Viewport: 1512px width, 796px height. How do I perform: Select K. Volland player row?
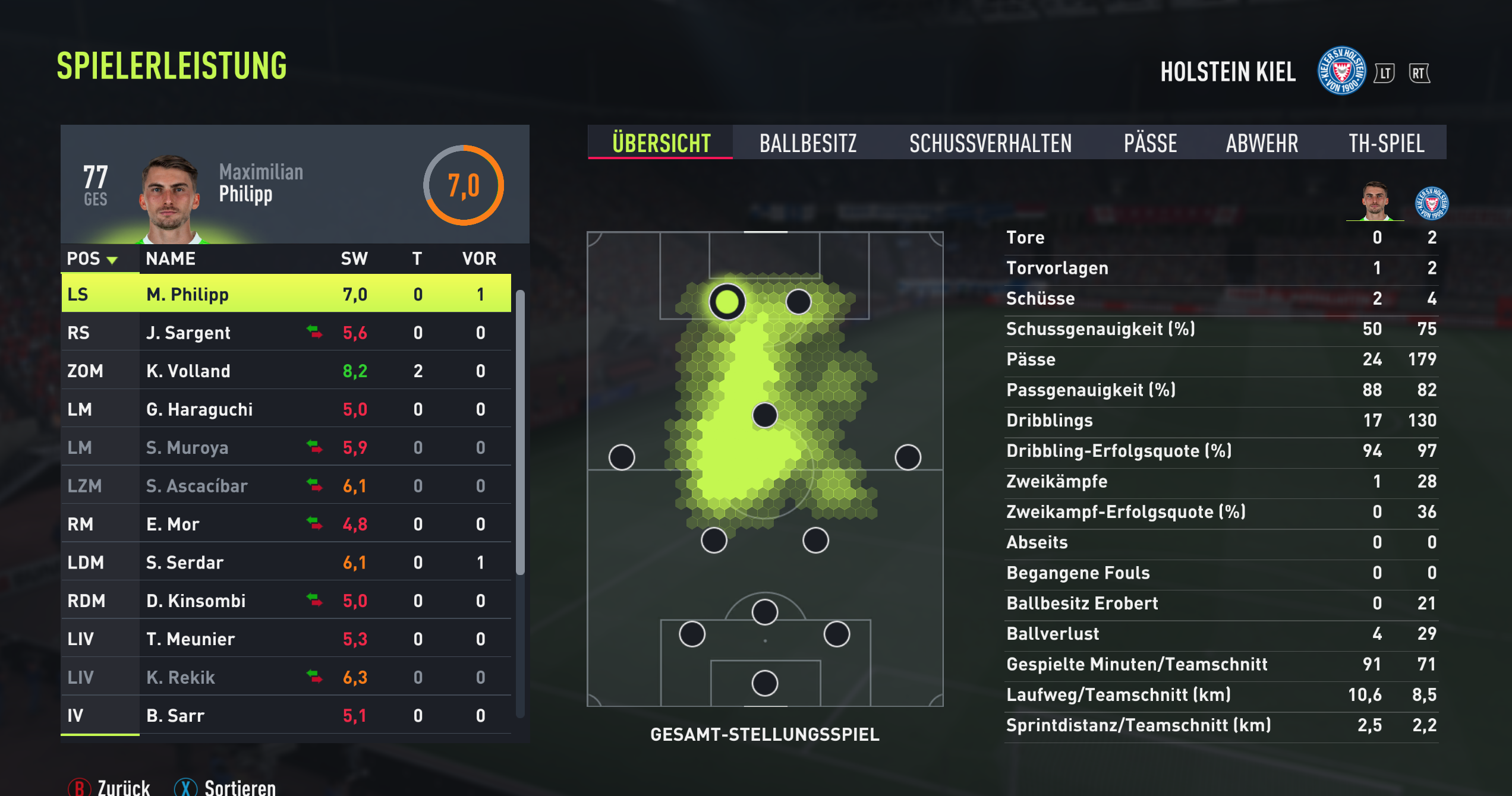point(286,371)
